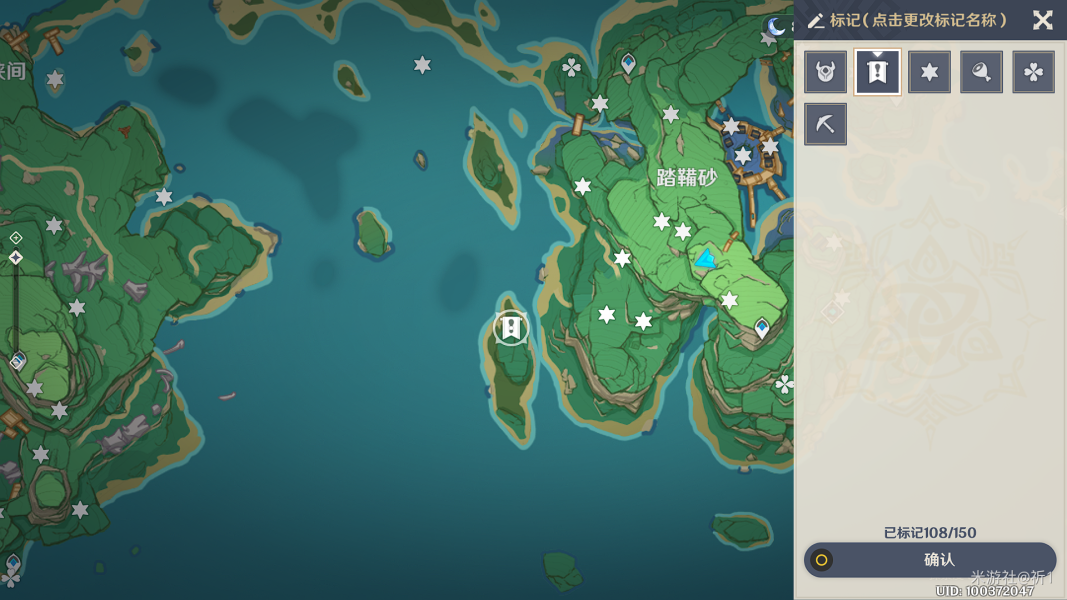Choose the exclamation banner marker icon
This screenshot has width=1067, height=600.
tap(878, 72)
